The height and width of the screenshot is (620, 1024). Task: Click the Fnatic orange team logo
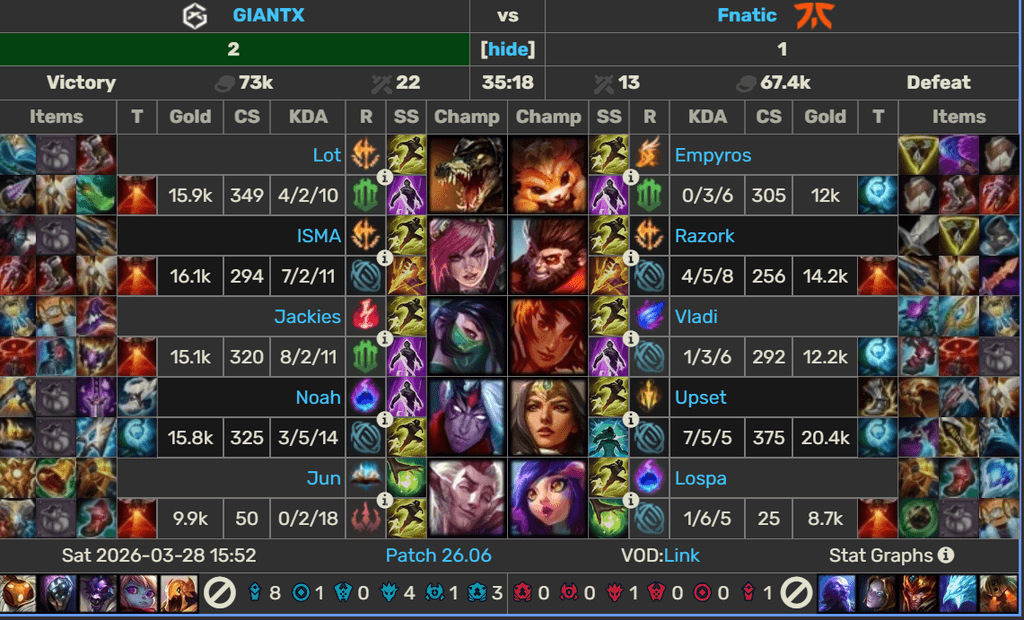point(815,16)
